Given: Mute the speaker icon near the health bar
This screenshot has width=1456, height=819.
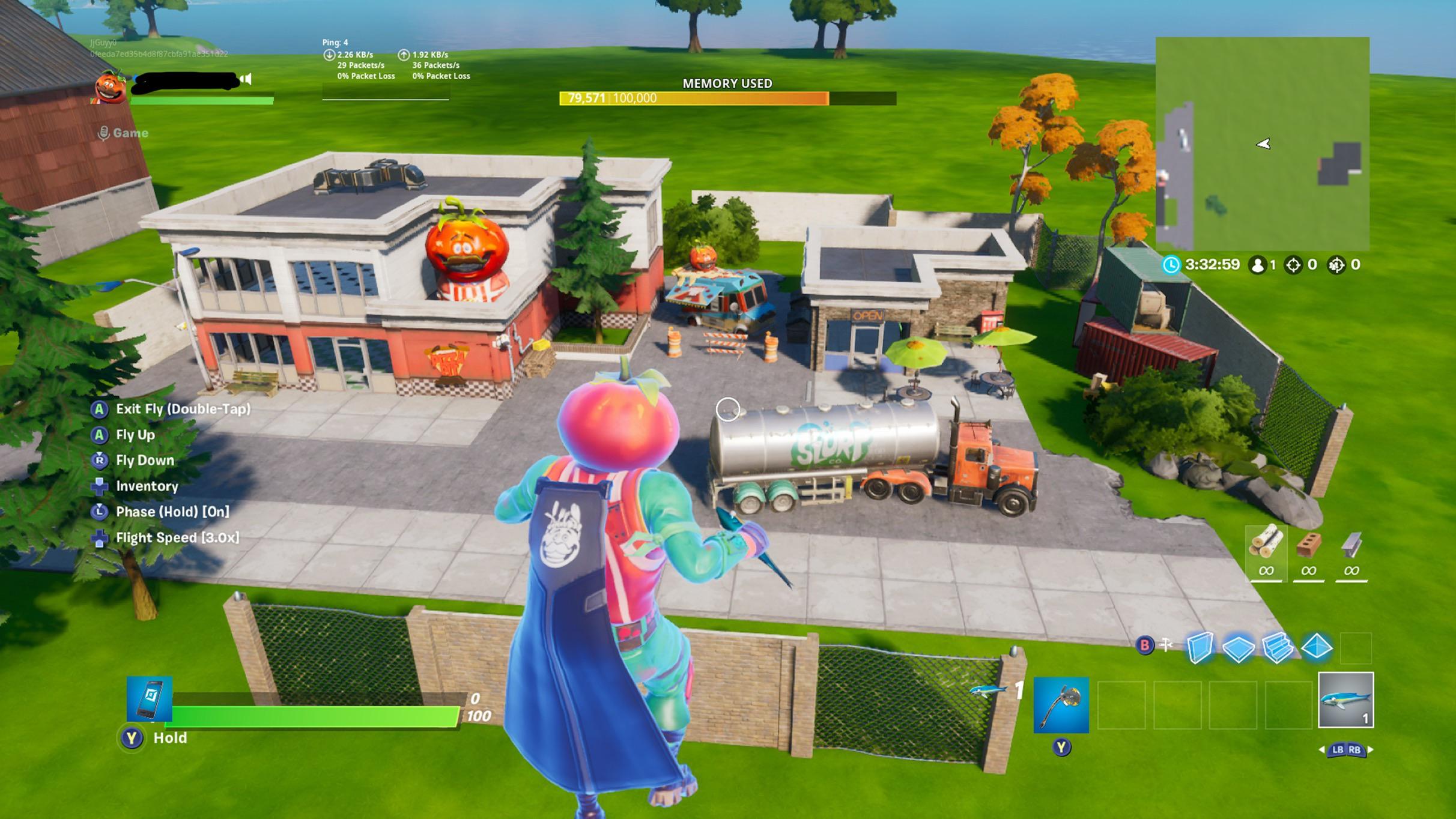Looking at the screenshot, I should (245, 80).
